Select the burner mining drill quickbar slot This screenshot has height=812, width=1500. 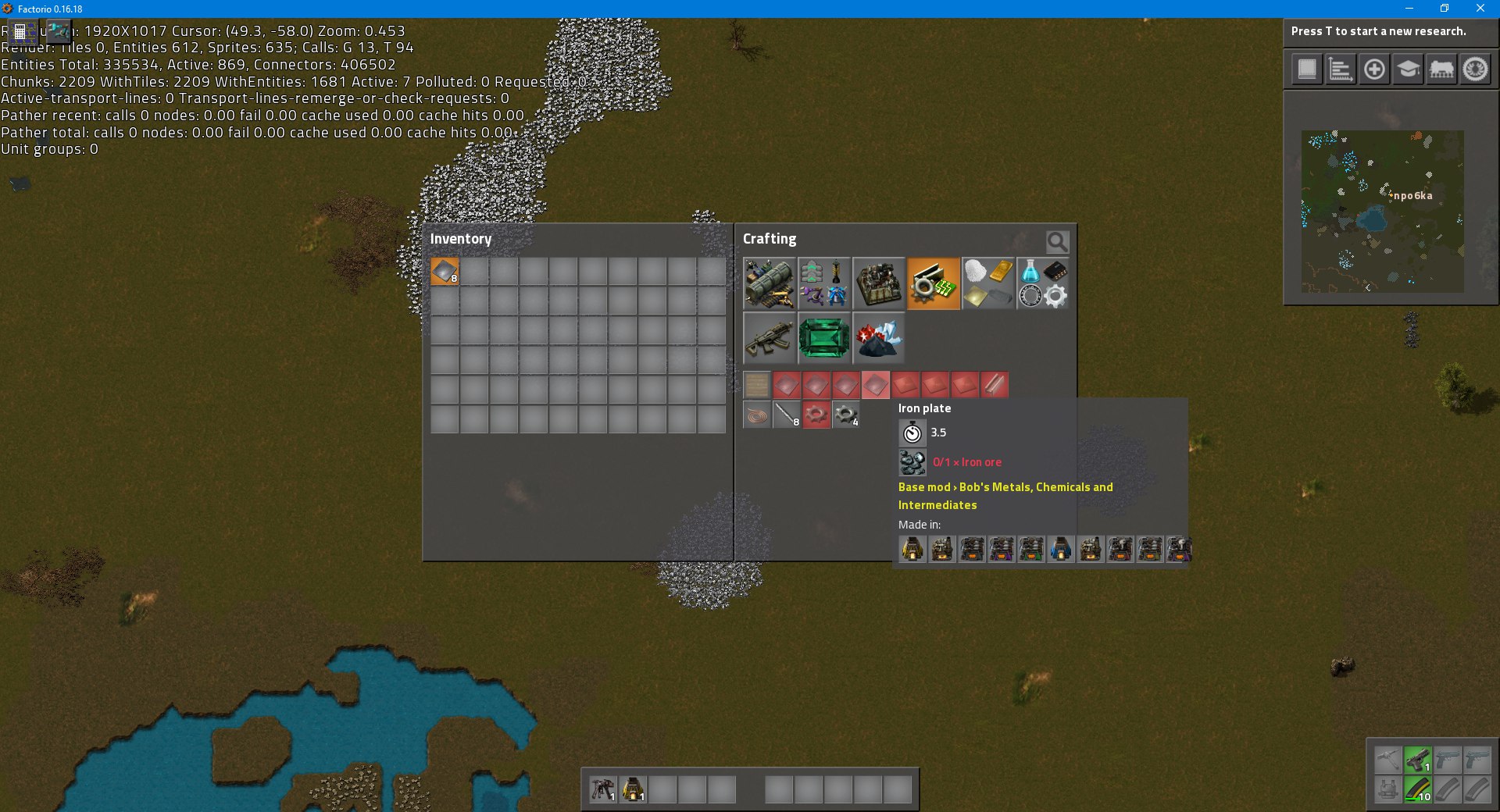pyautogui.click(x=603, y=789)
